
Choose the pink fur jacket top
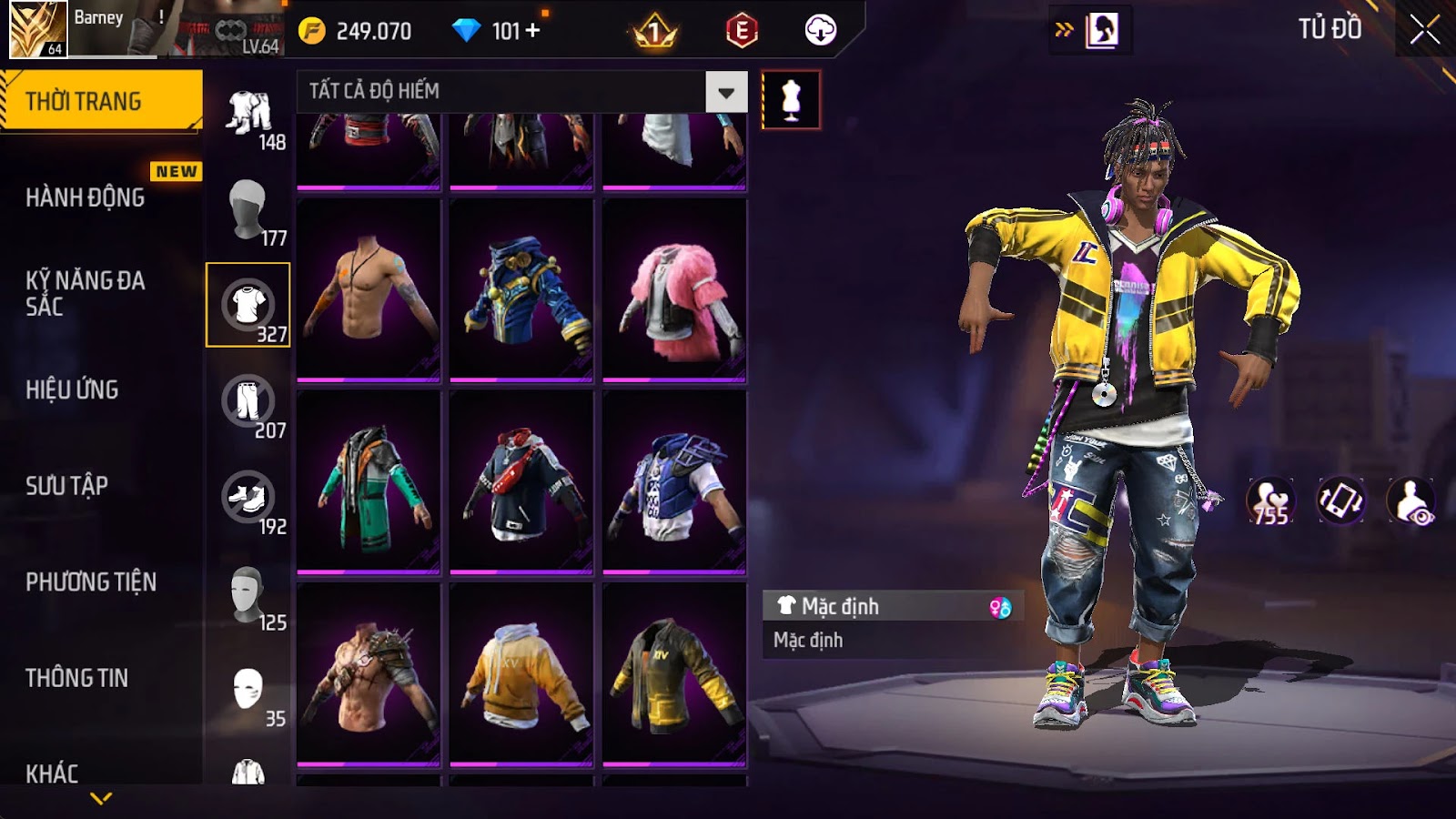tap(674, 289)
